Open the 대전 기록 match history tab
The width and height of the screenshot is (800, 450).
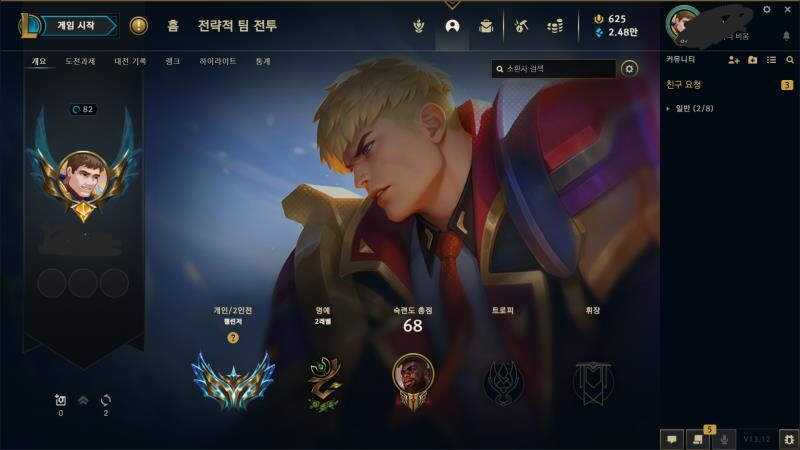130,61
